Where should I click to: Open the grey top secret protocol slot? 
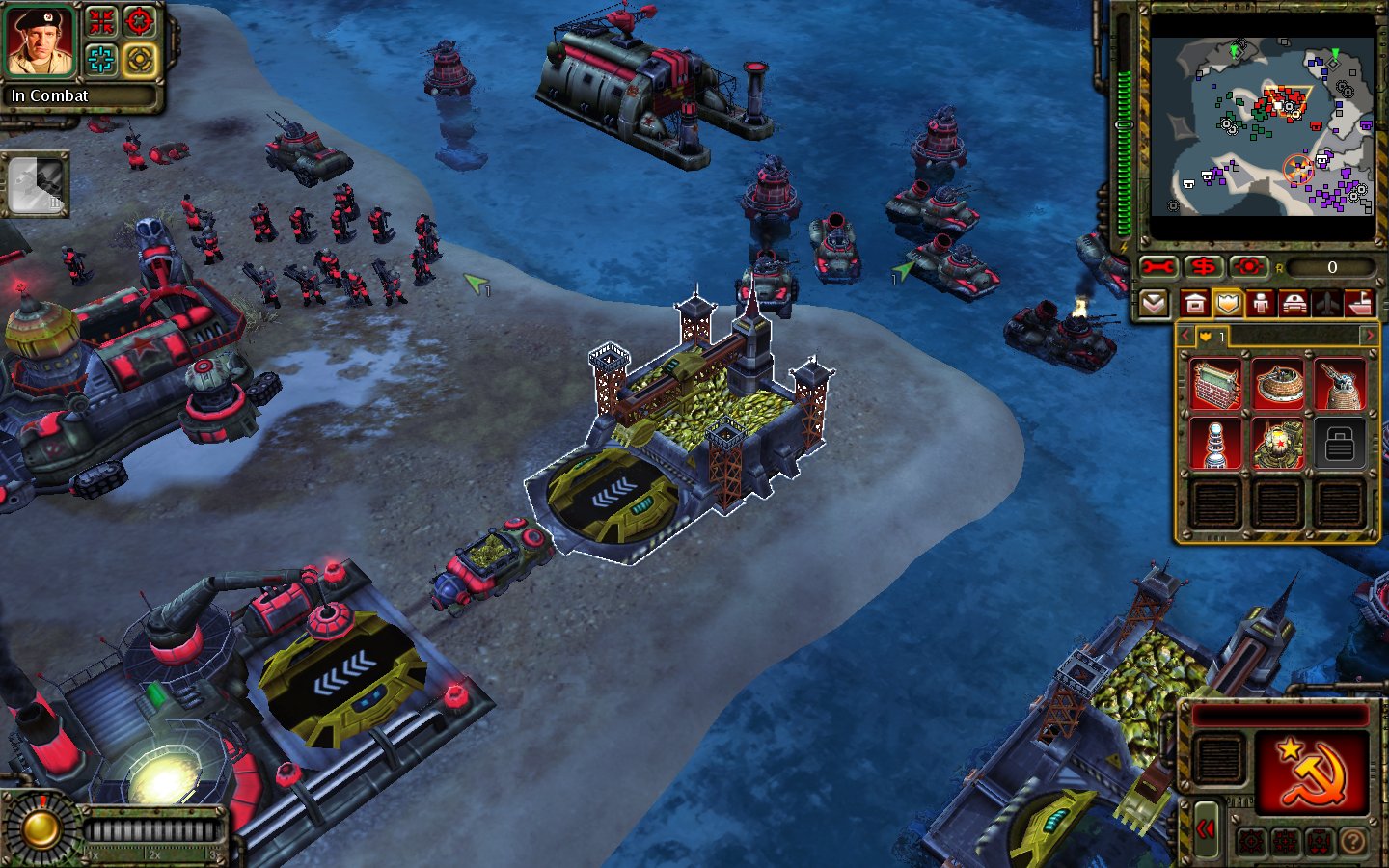pos(36,183)
